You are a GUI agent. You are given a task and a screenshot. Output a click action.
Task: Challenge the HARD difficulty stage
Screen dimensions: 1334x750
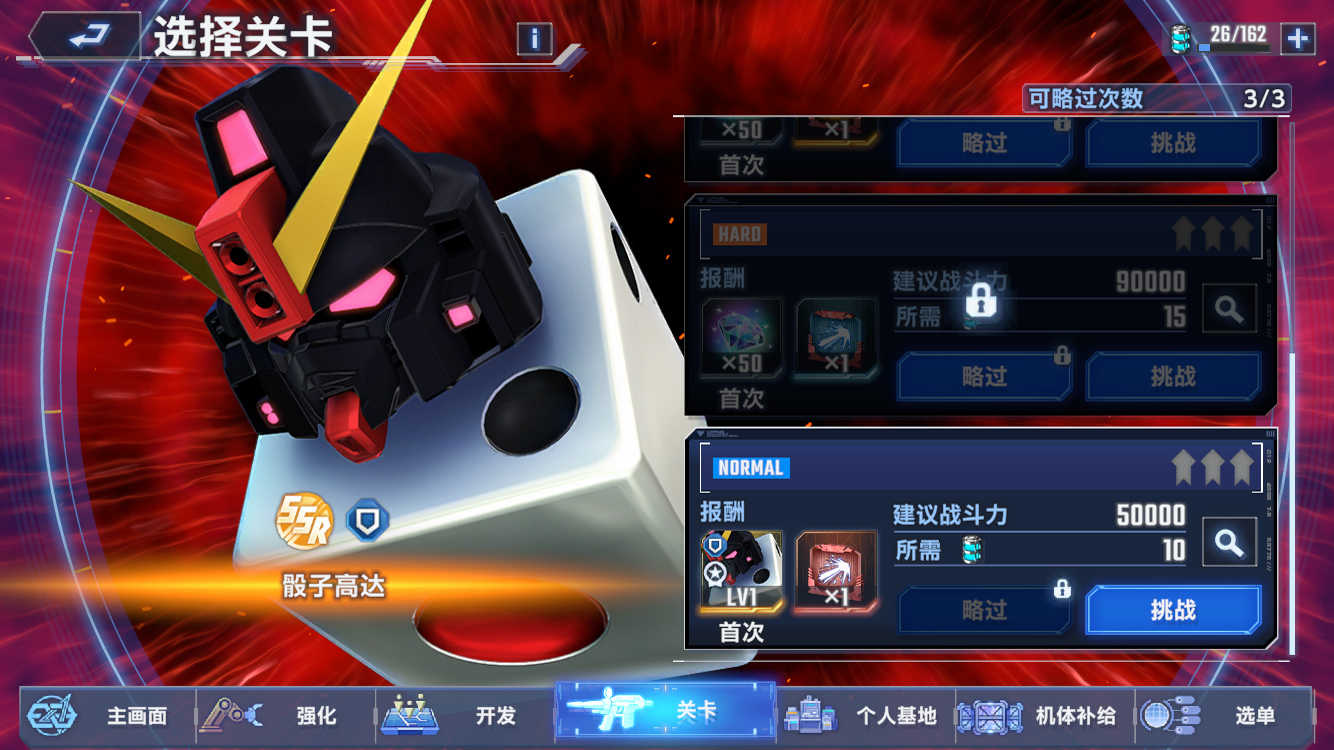(x=1173, y=376)
